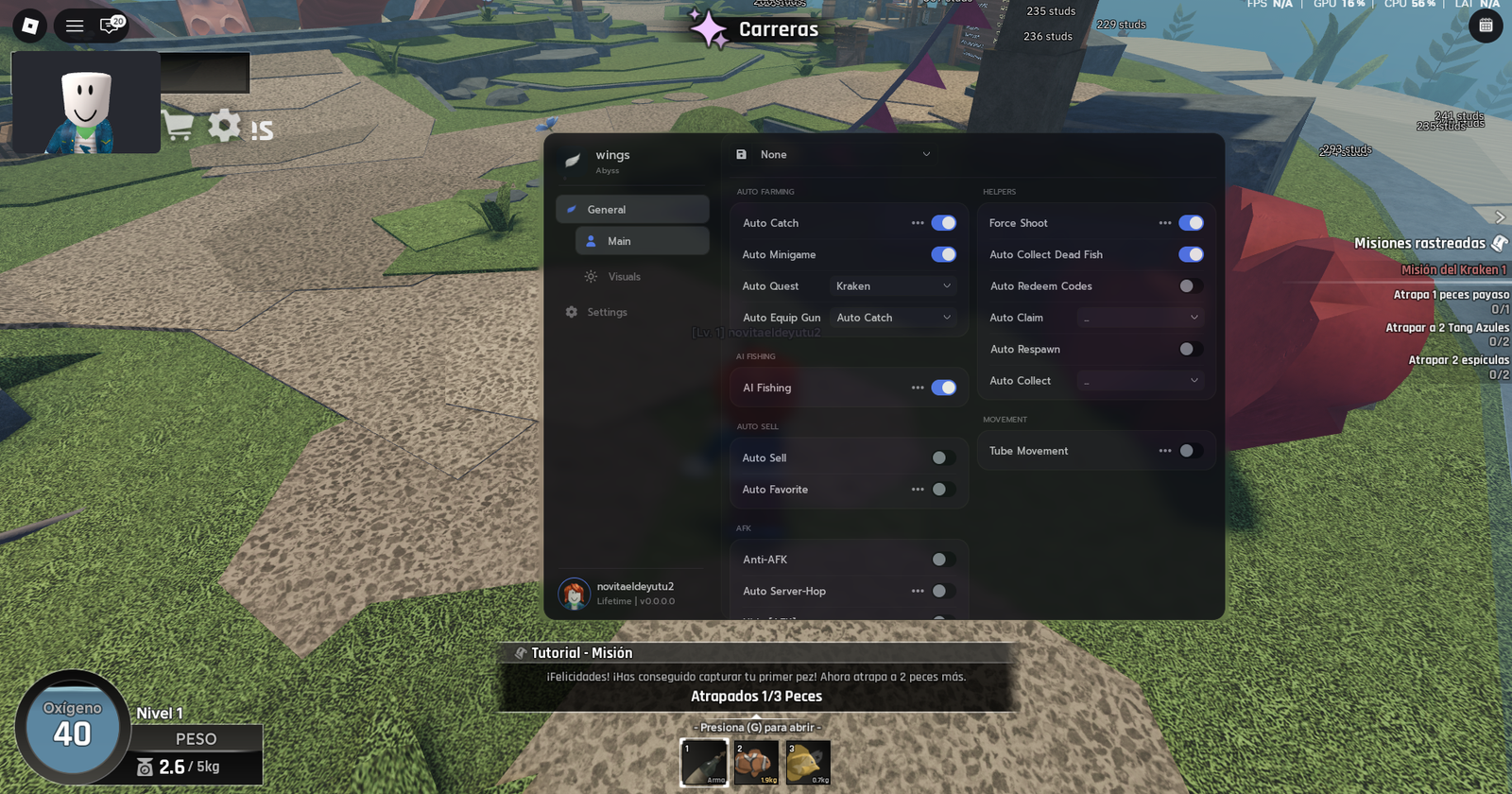
Task: Open Force Shoot extra options via ellipsis icon
Action: 1166,222
